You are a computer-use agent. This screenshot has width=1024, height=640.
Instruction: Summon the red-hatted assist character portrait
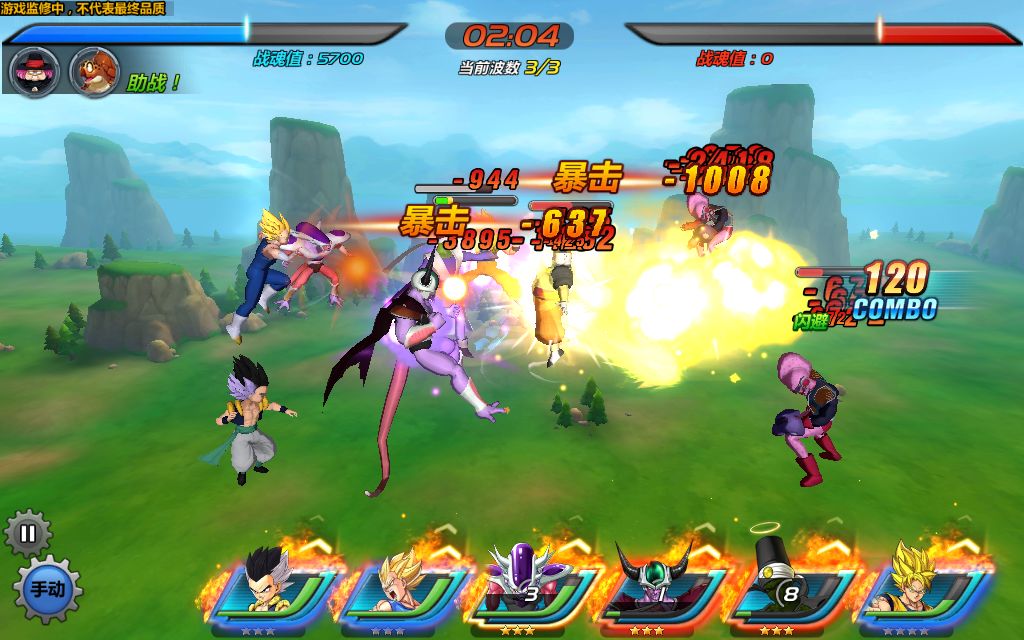pyautogui.click(x=34, y=71)
